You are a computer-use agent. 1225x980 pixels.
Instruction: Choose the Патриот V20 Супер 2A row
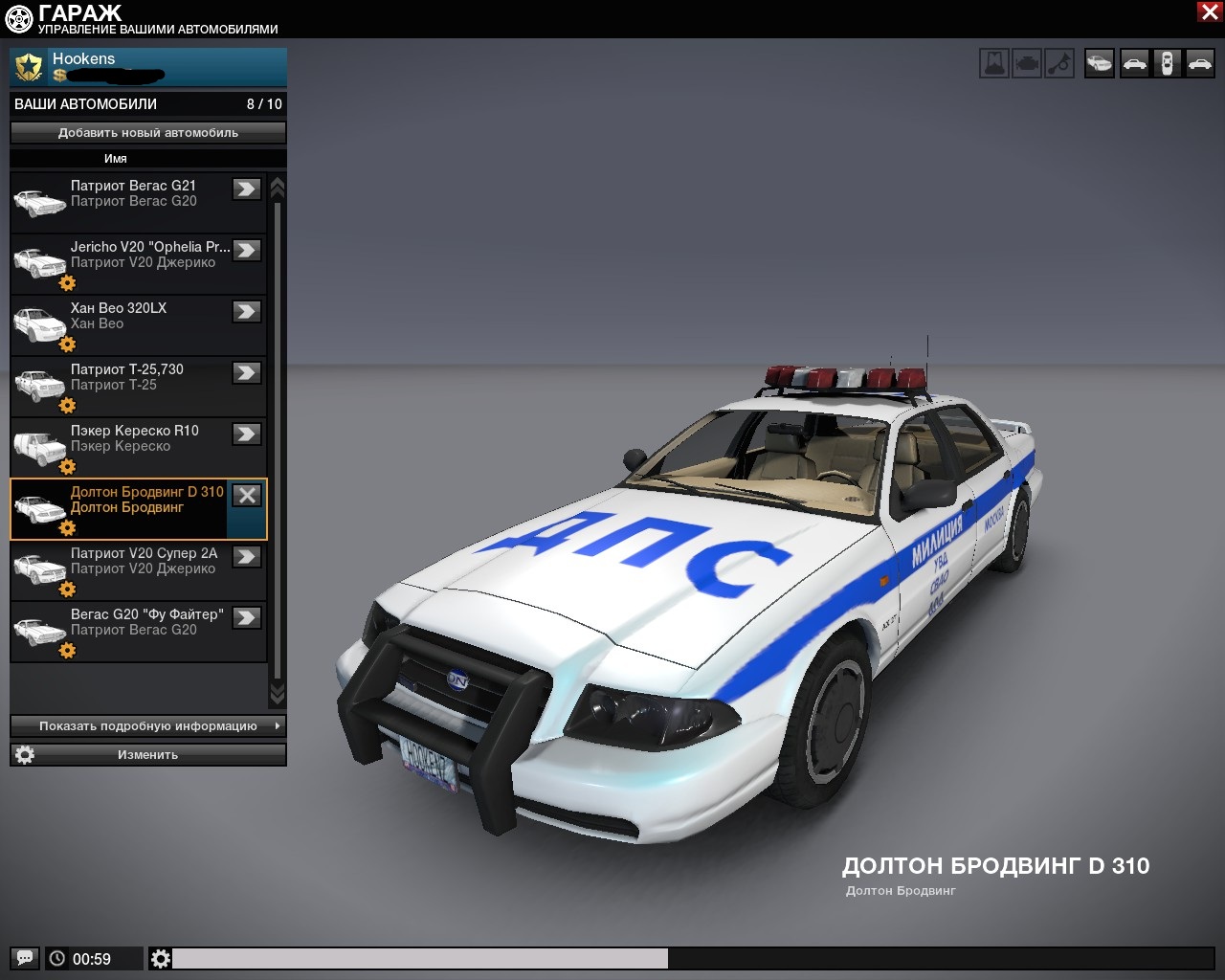134,568
